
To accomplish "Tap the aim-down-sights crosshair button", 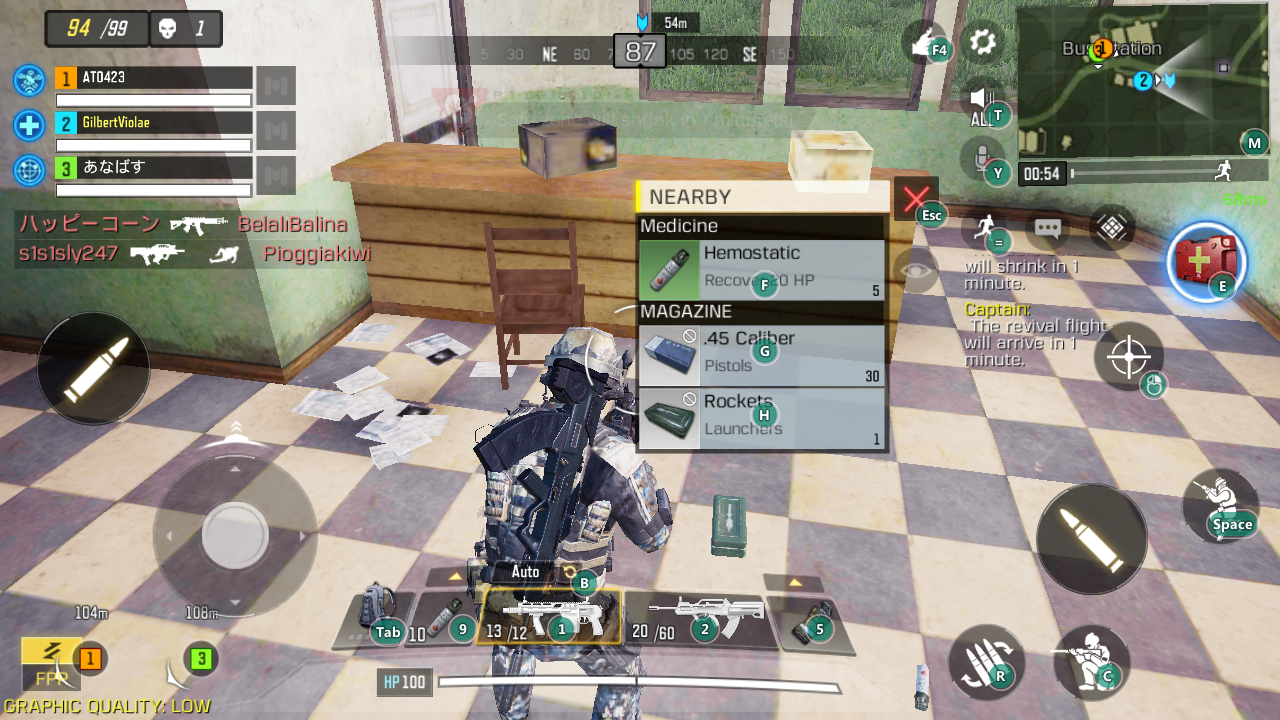I will [1128, 357].
